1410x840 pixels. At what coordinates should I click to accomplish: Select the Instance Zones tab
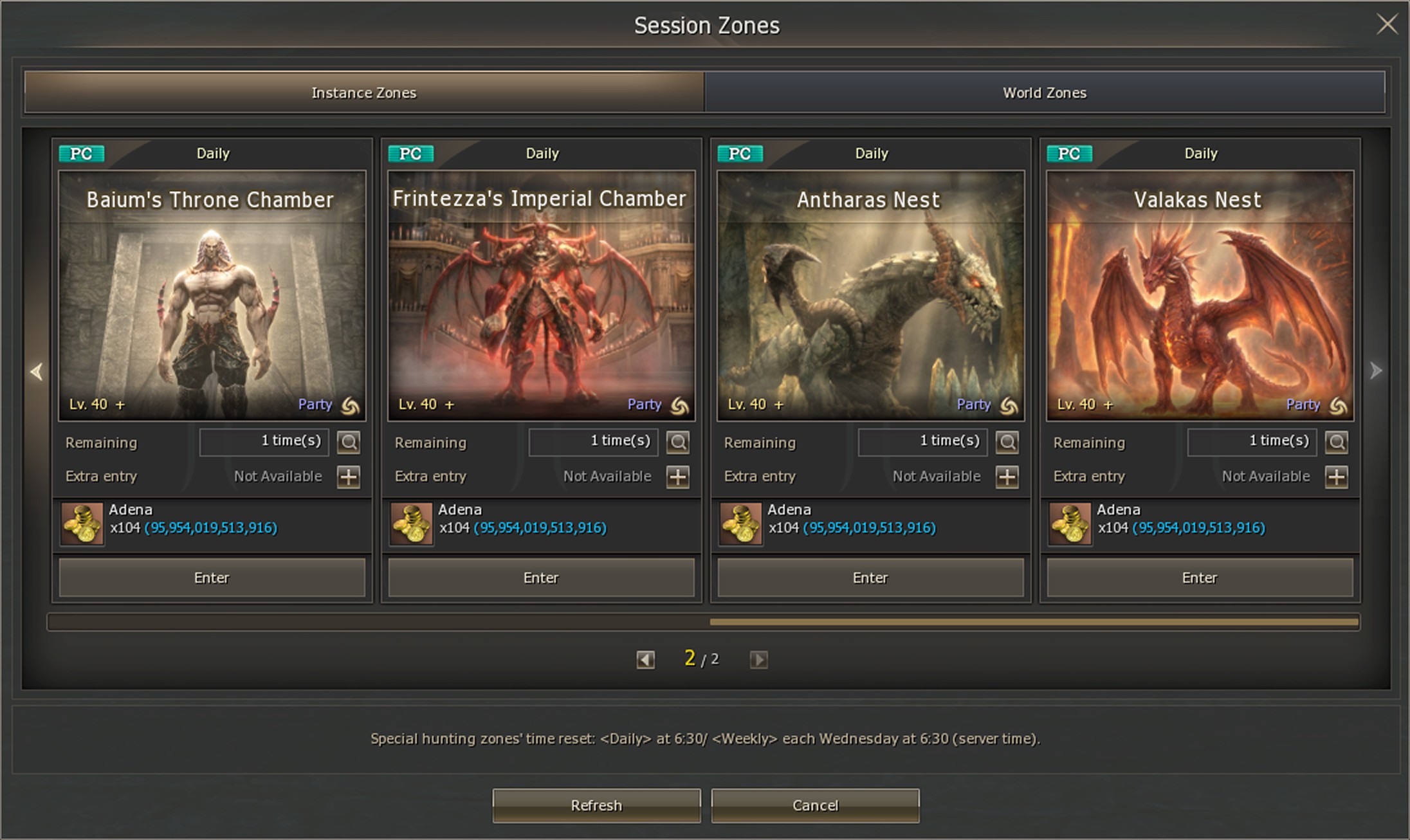pyautogui.click(x=364, y=93)
